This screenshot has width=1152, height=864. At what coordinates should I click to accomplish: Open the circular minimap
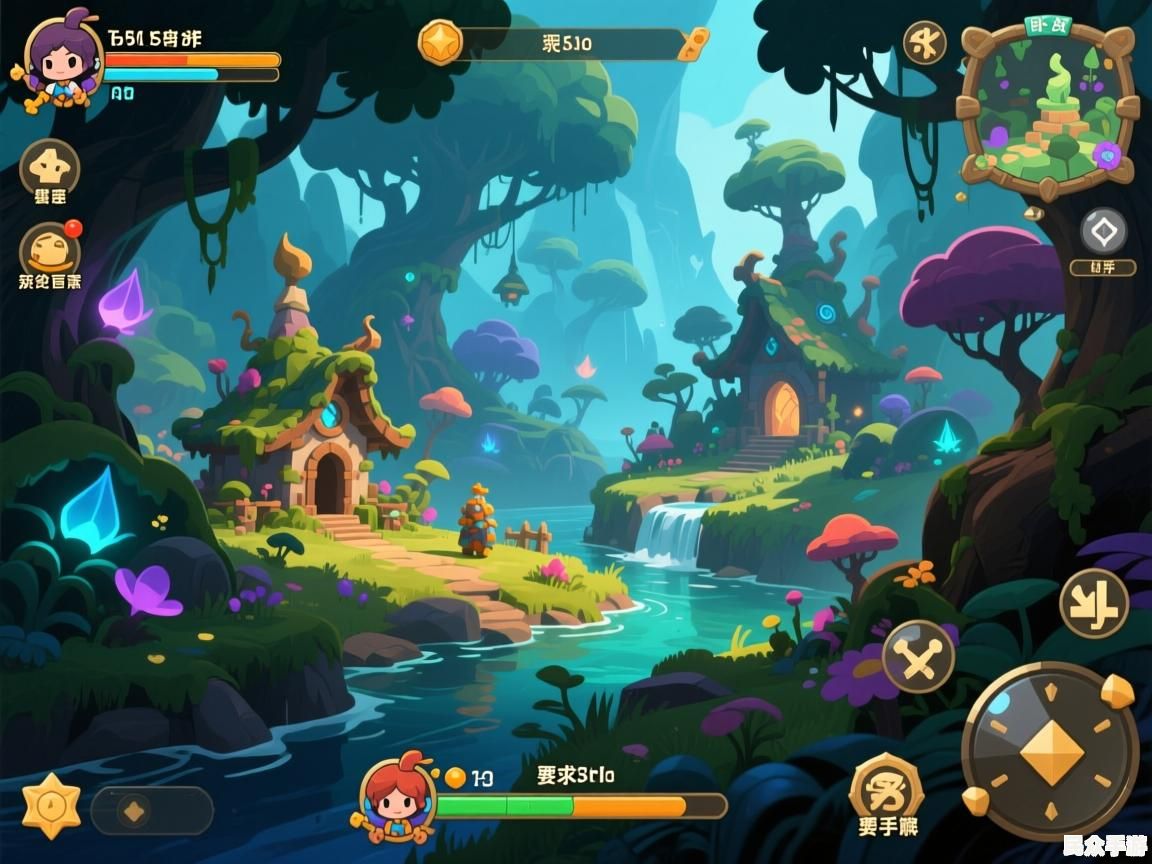[1047, 108]
